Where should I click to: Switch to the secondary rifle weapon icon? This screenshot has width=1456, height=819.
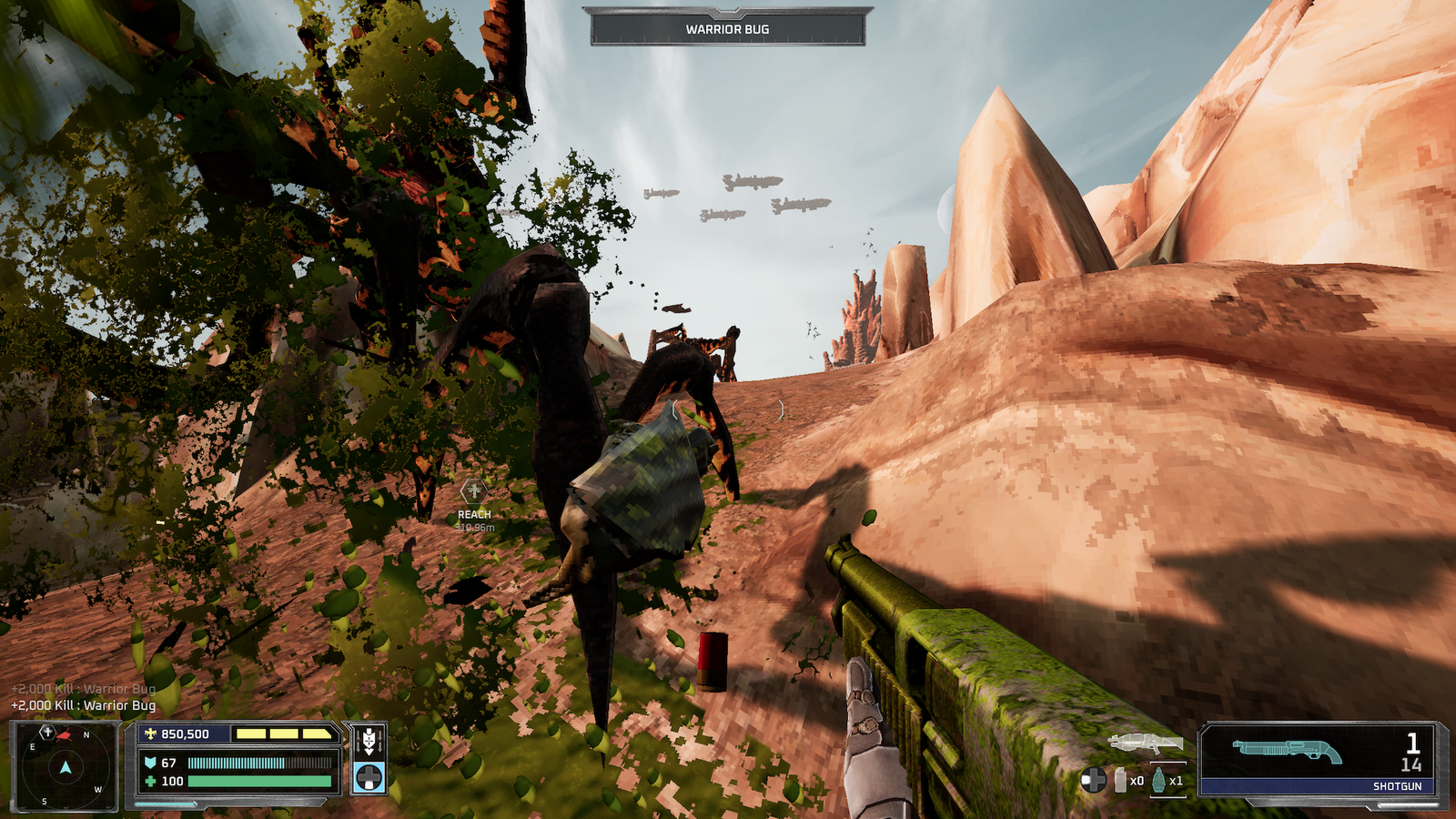coord(1146,743)
